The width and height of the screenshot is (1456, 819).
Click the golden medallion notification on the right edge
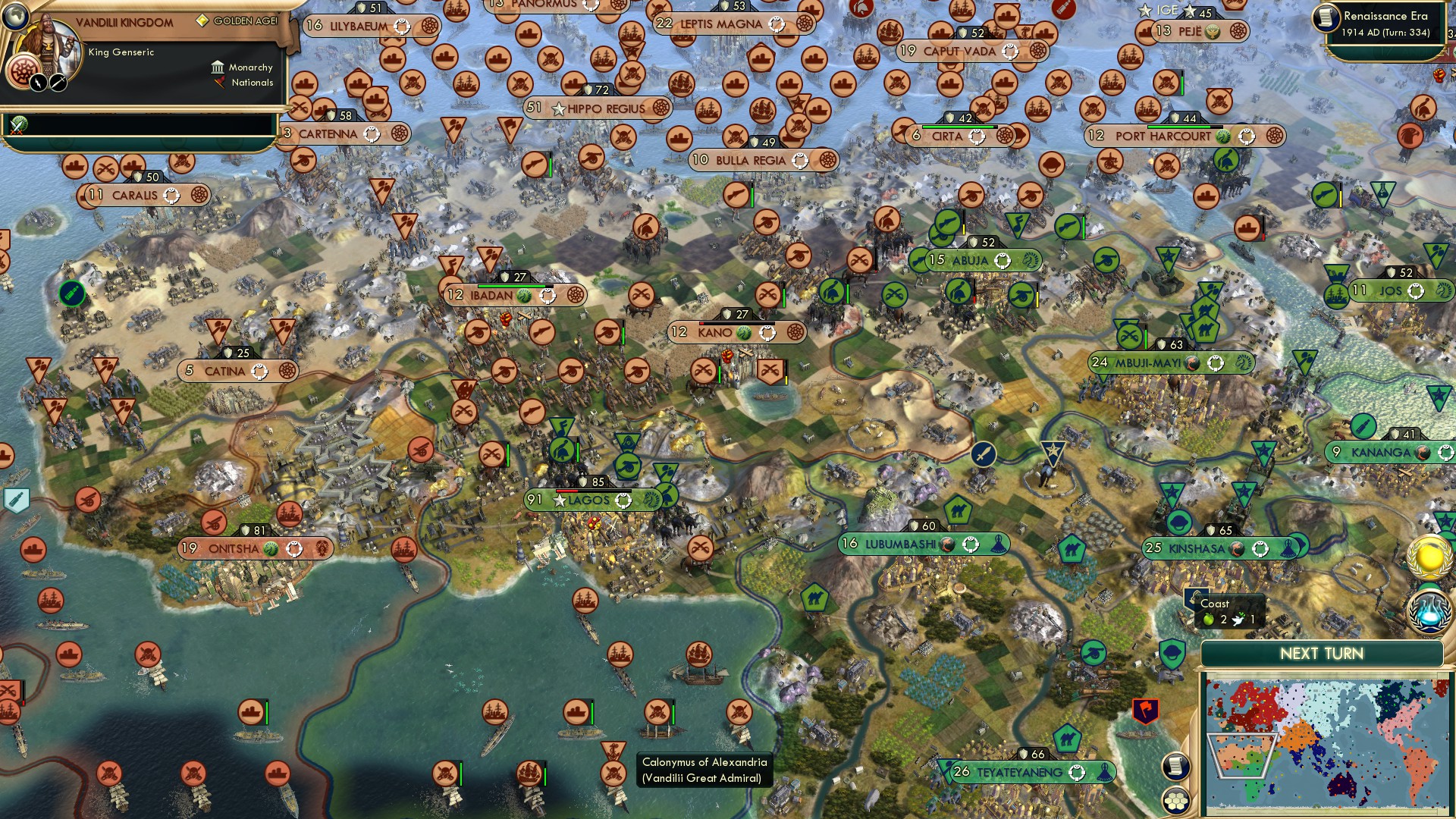1429,556
